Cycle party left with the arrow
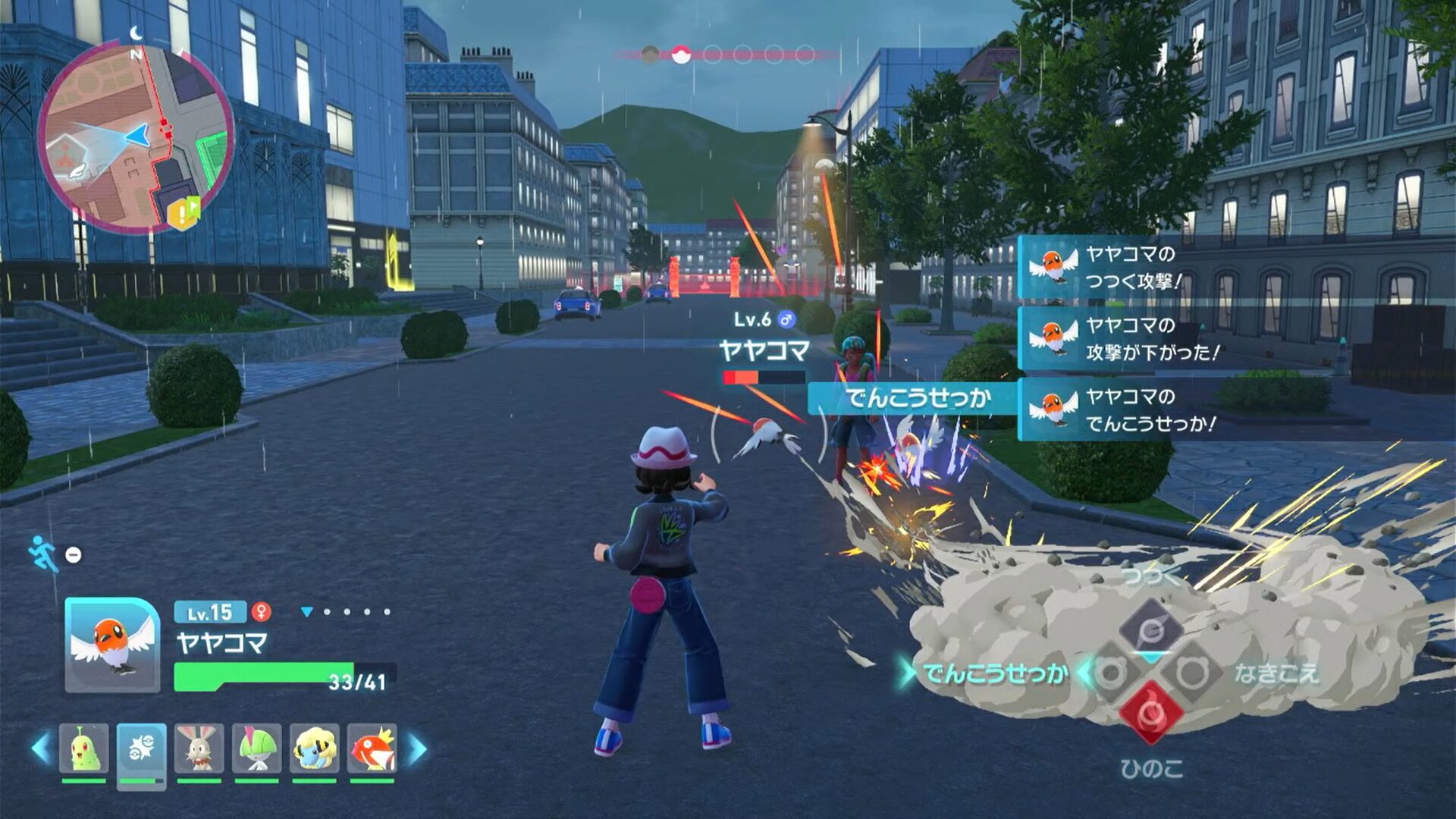This screenshot has width=1456, height=819. click(x=41, y=748)
